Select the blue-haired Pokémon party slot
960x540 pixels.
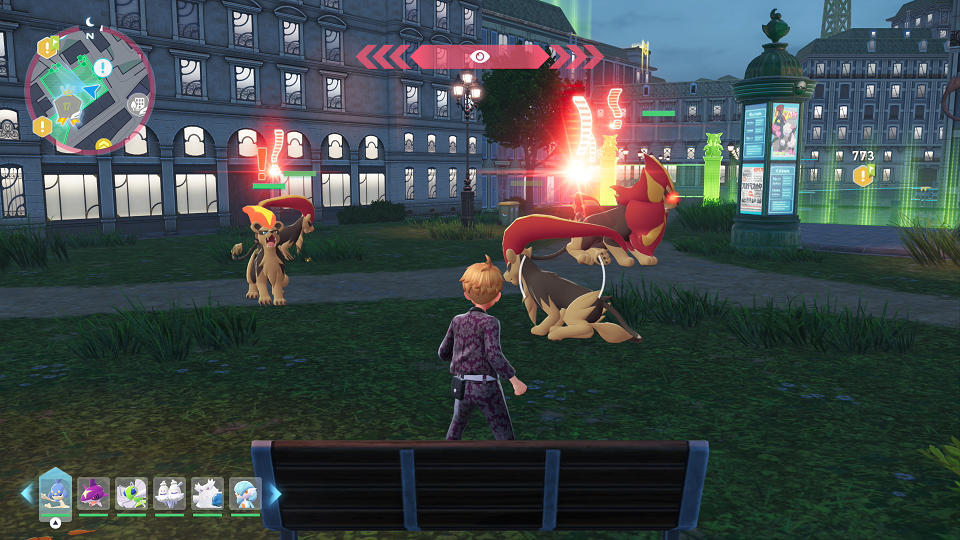point(245,494)
